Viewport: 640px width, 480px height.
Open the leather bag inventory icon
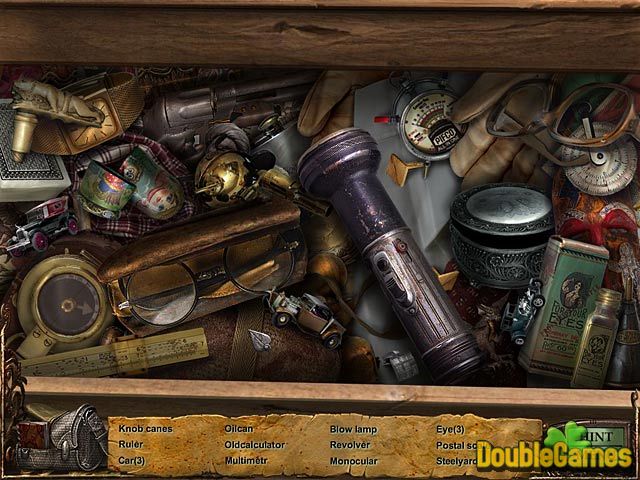click(x=62, y=437)
